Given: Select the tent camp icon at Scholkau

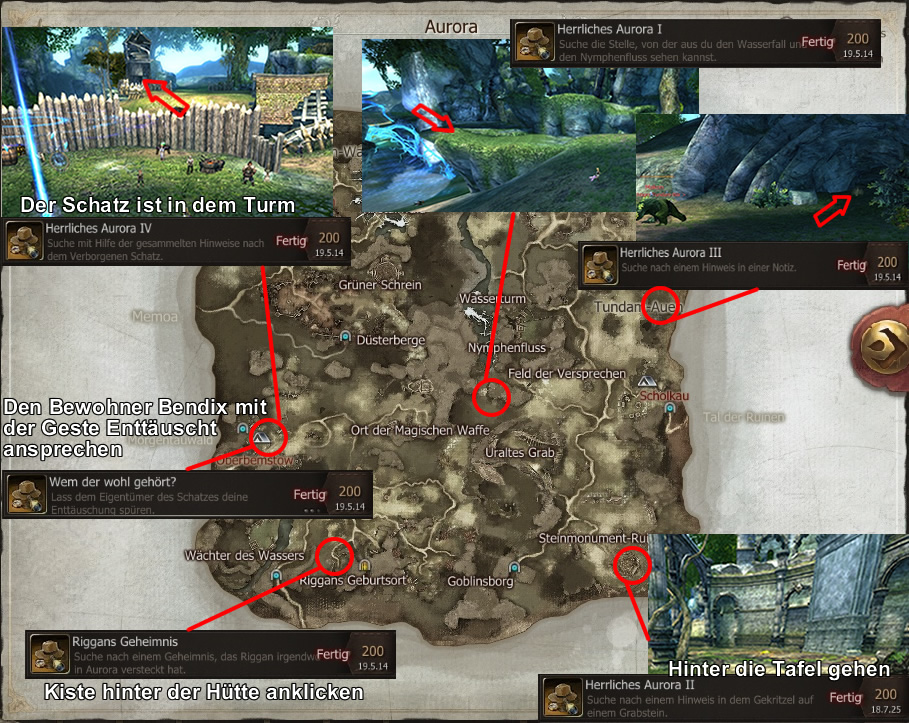Looking at the screenshot, I should click(647, 382).
